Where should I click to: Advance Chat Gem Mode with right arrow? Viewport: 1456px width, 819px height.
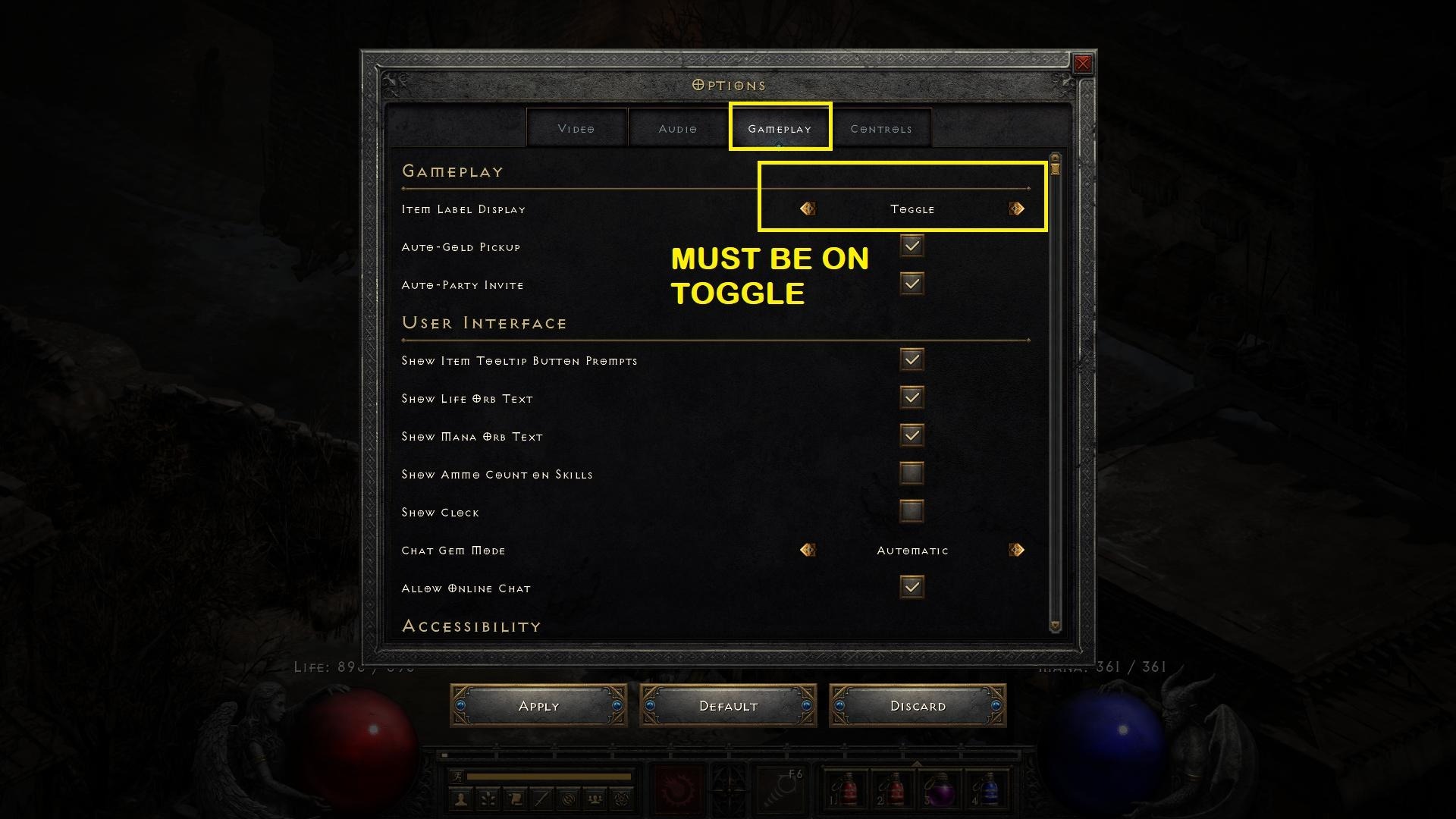tap(1017, 550)
